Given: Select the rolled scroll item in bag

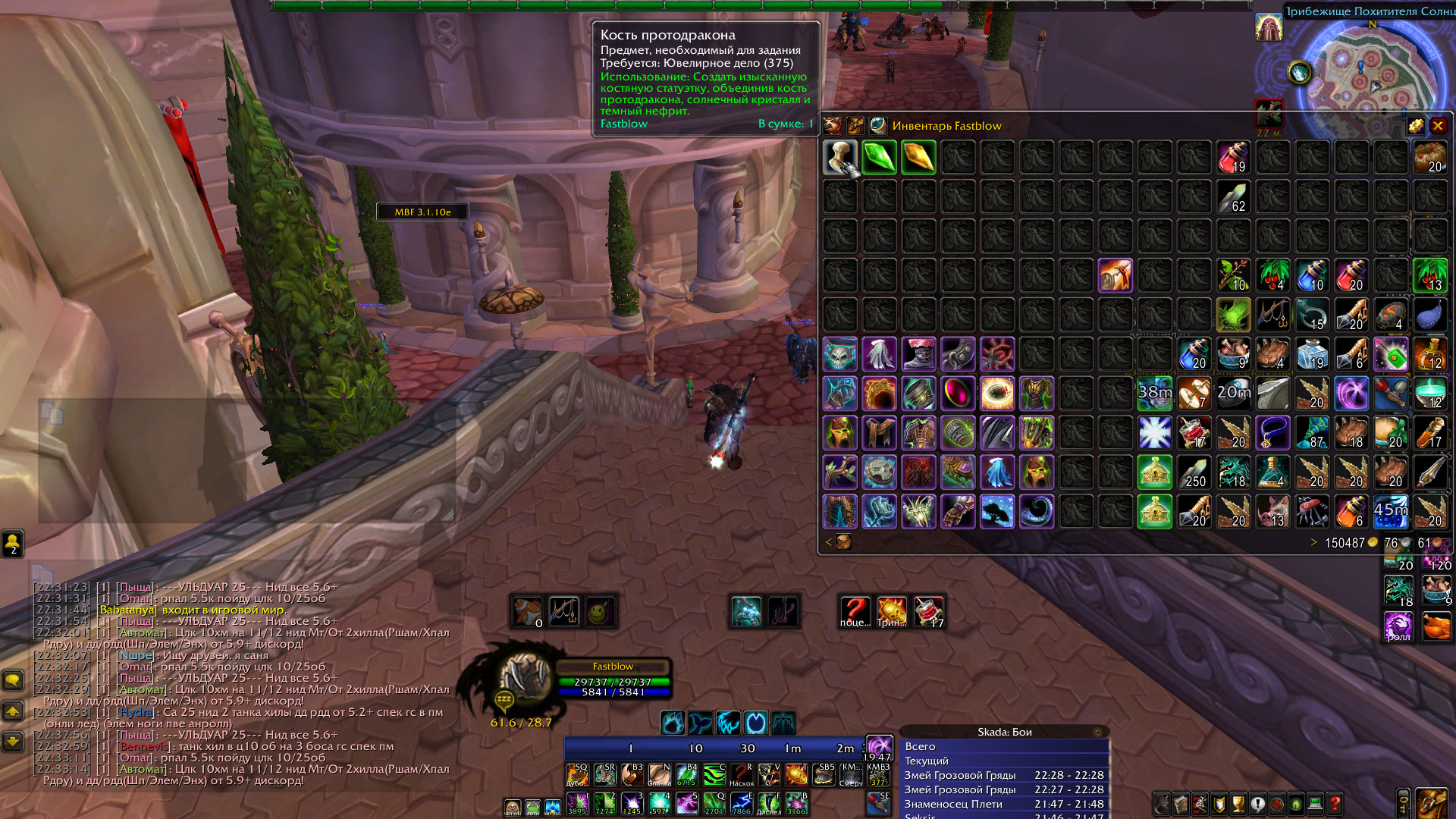Looking at the screenshot, I should pyautogui.click(x=1116, y=275).
